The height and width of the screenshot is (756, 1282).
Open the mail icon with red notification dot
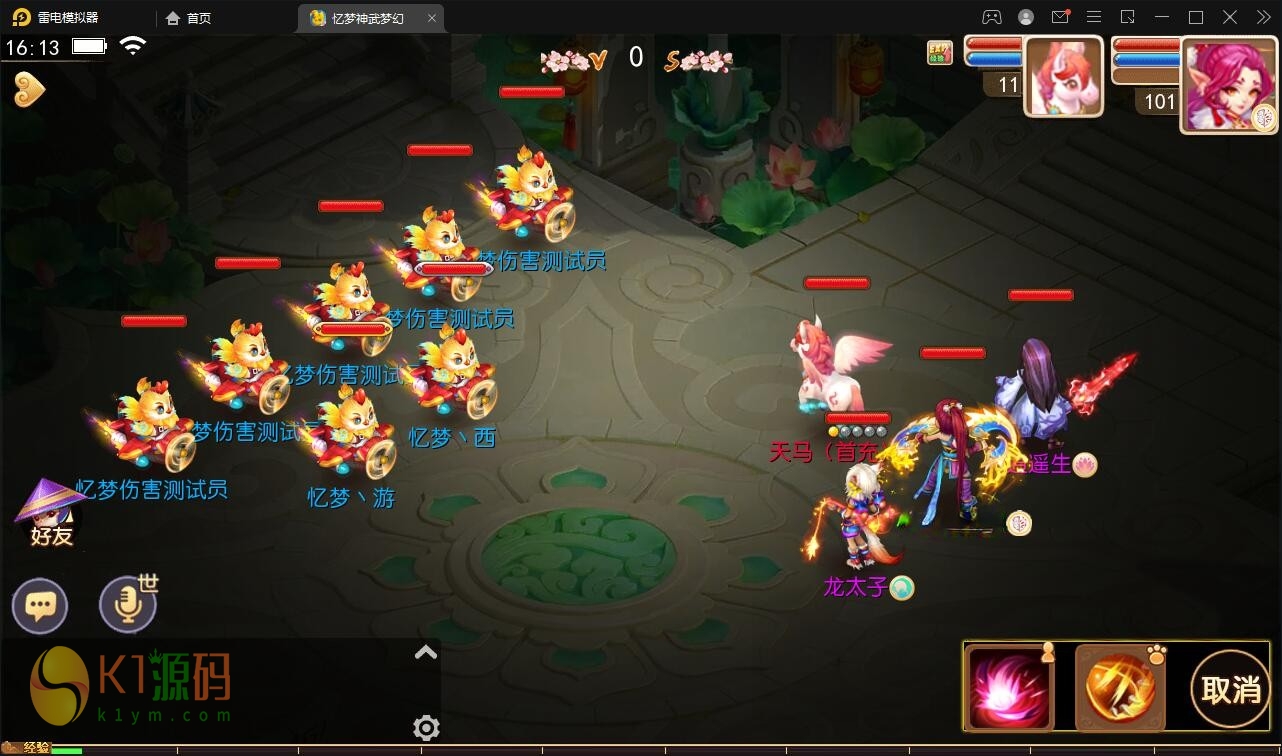(x=1062, y=16)
